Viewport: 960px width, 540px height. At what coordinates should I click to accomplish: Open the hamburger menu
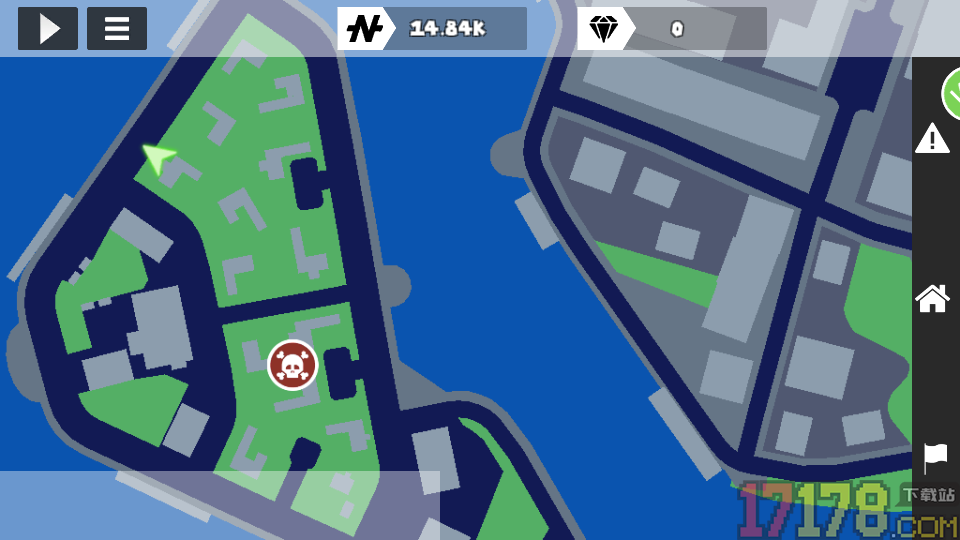117,29
